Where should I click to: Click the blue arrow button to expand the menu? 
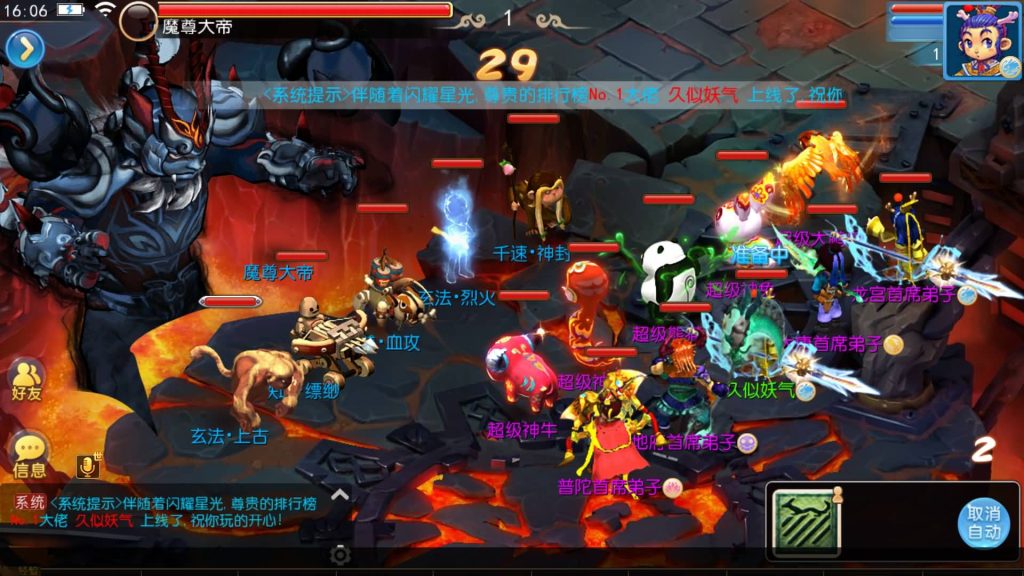pos(25,48)
